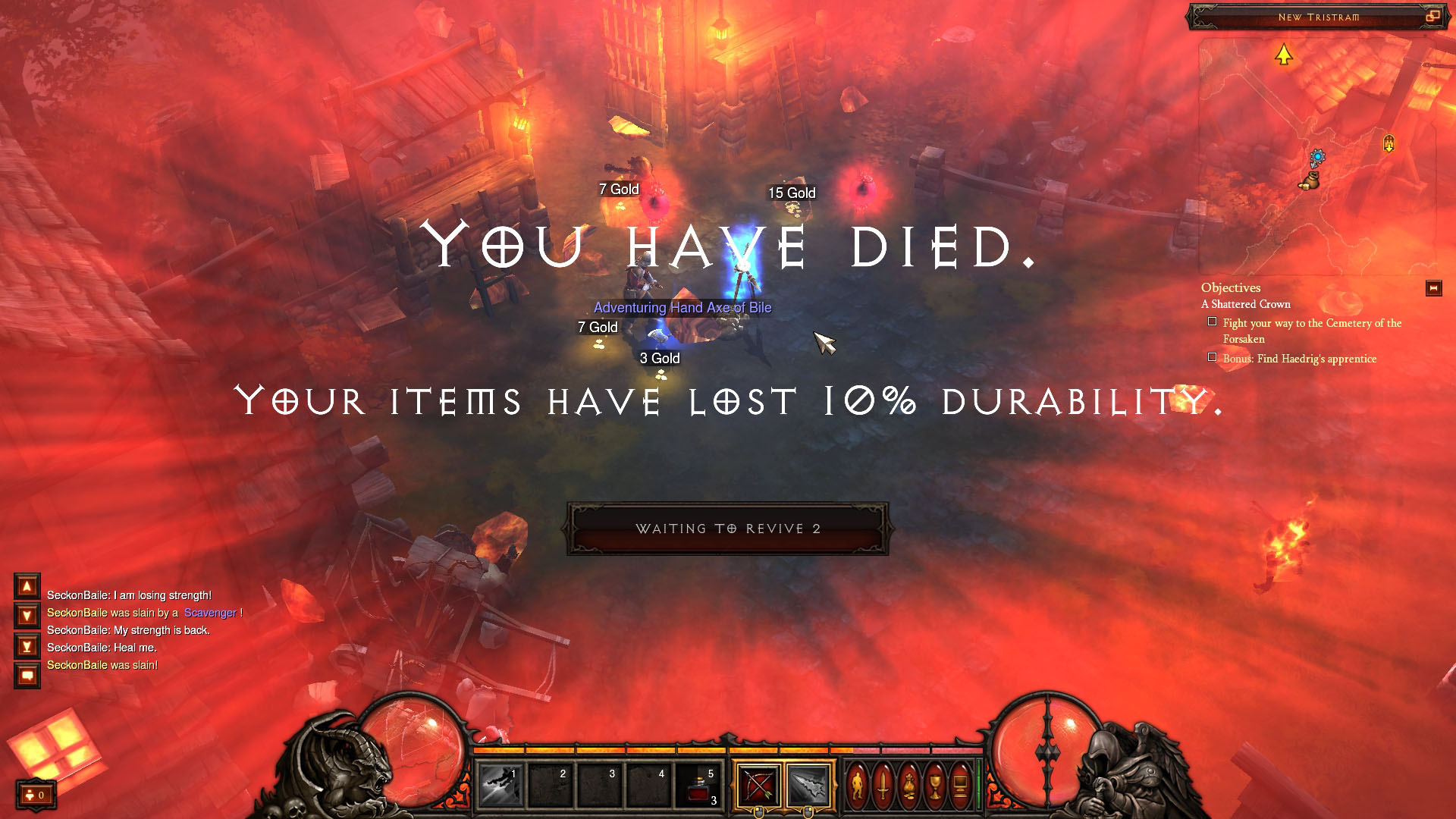Select the arrowhead secondary attack skill
This screenshot has width=1456, height=819.
[808, 784]
